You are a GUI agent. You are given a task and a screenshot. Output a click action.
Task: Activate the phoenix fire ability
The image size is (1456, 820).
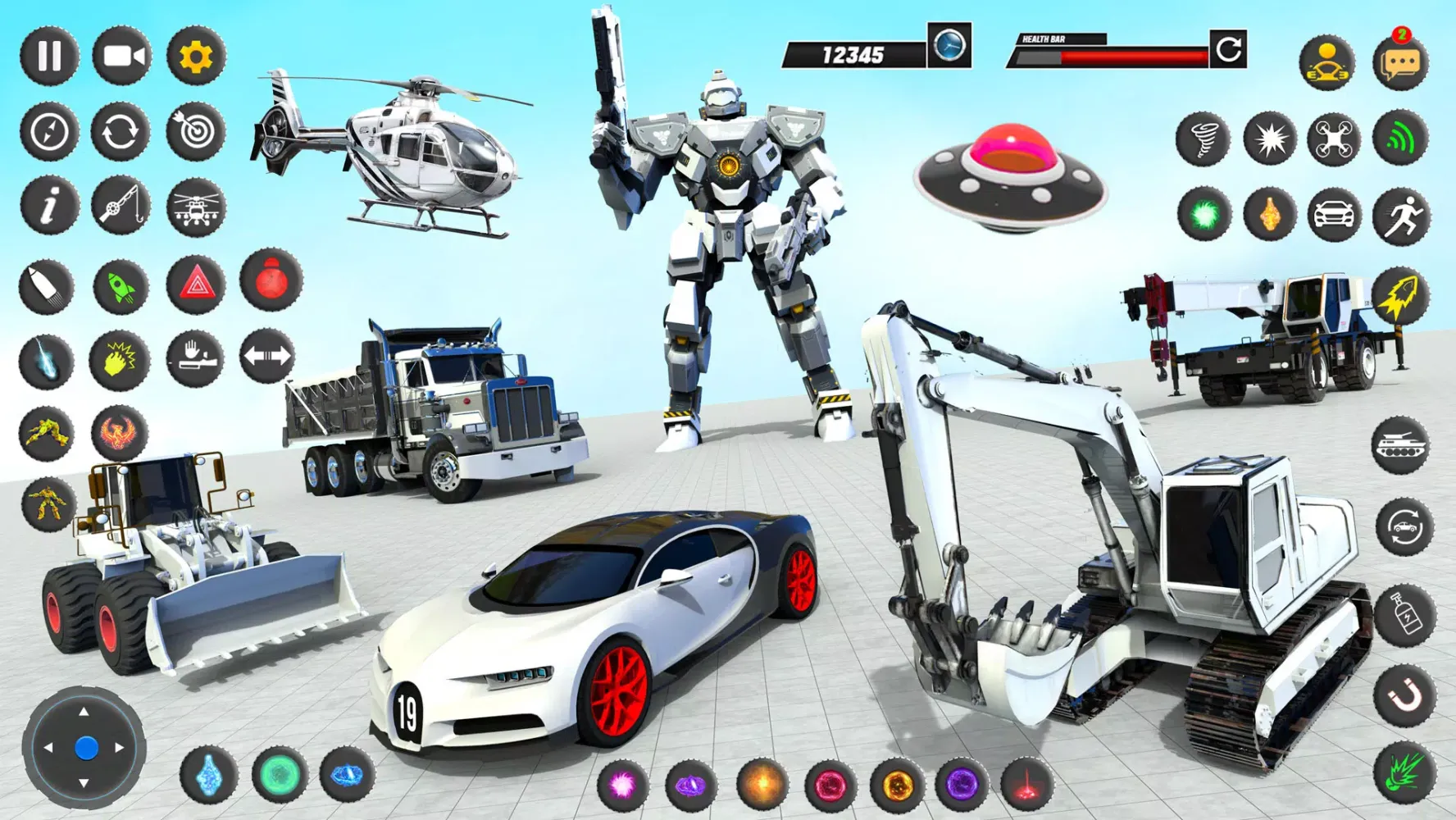click(120, 432)
